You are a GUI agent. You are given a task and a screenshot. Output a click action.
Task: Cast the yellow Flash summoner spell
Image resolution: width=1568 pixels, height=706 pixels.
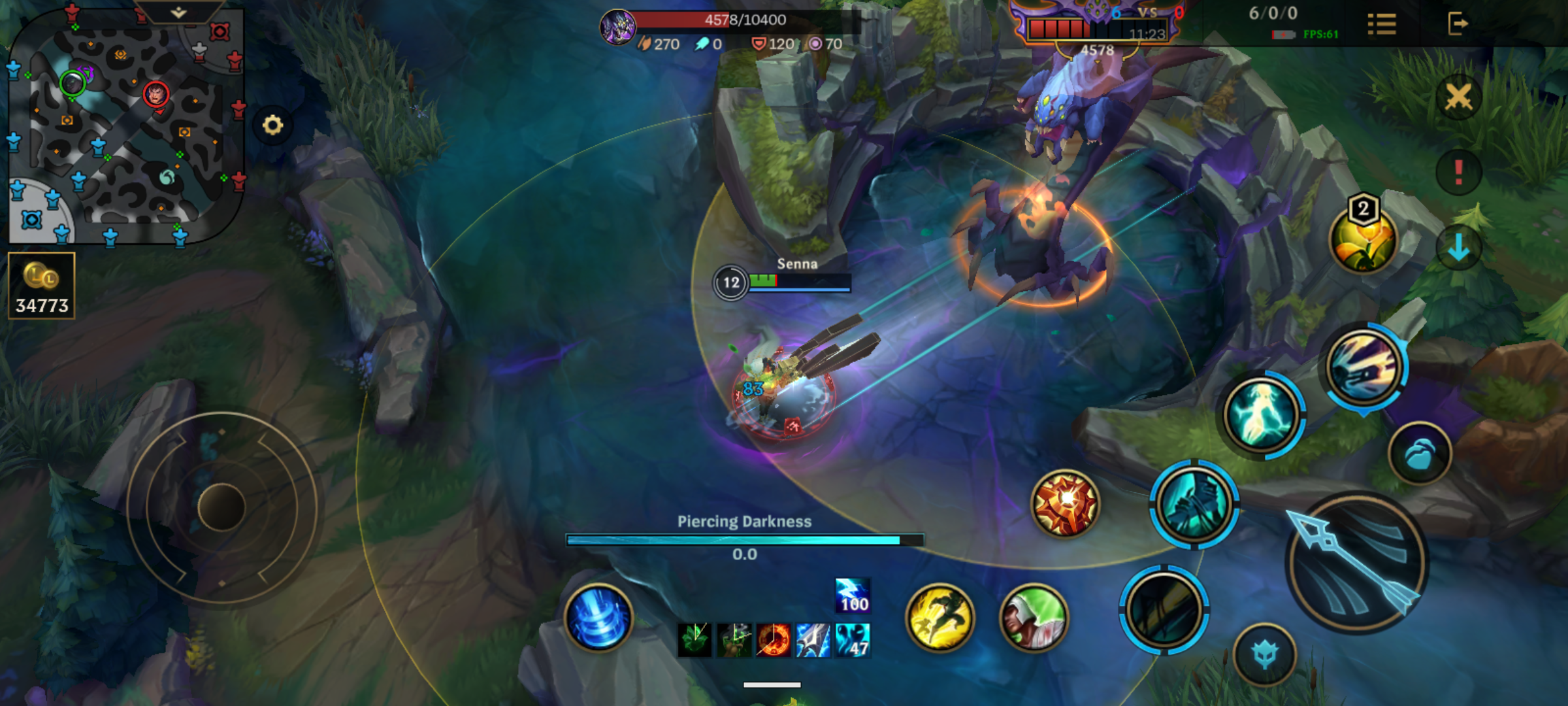(x=939, y=618)
